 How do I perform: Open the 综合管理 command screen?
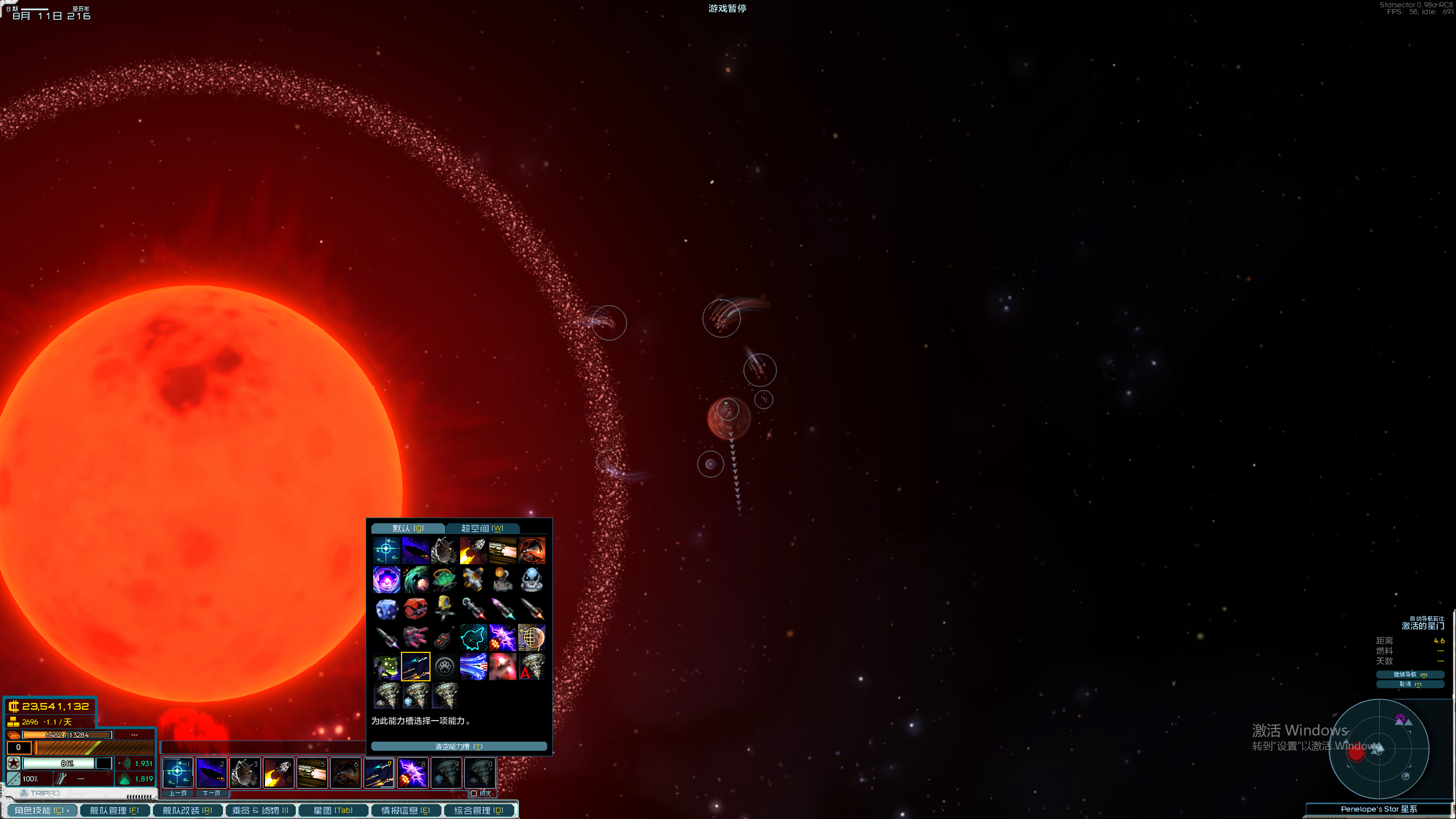click(479, 810)
